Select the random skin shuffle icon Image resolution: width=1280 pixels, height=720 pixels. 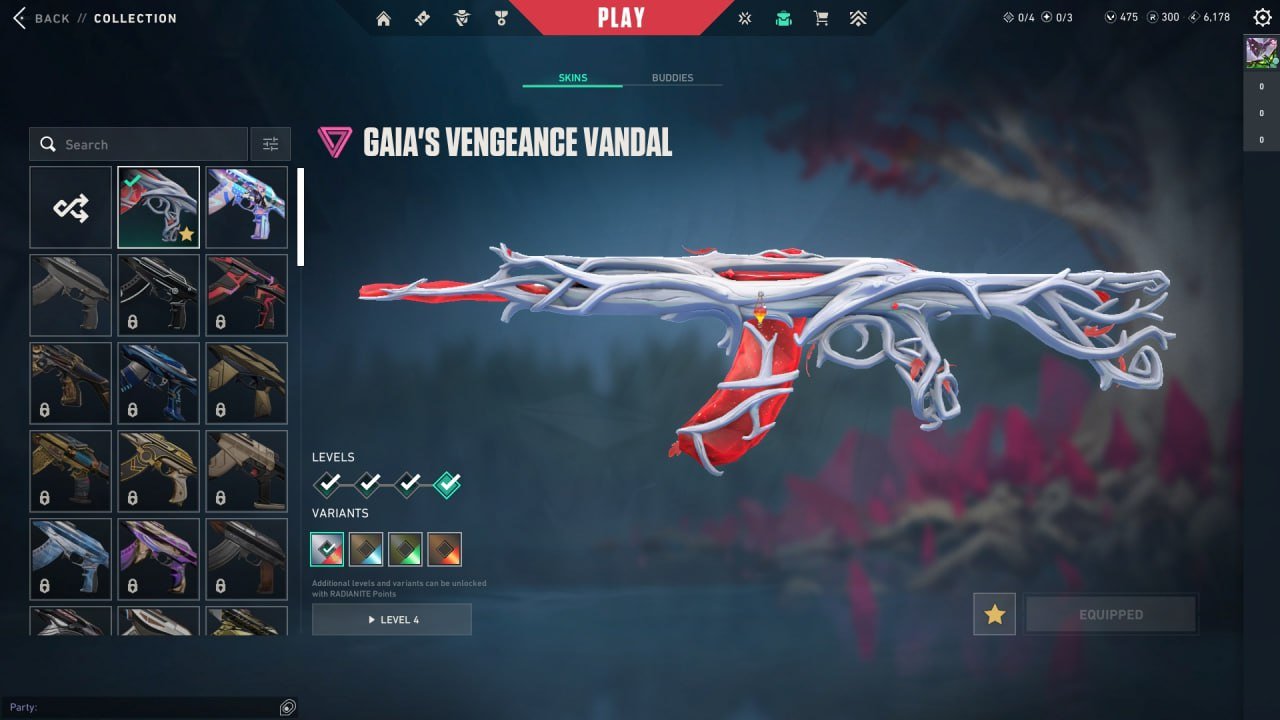click(70, 207)
